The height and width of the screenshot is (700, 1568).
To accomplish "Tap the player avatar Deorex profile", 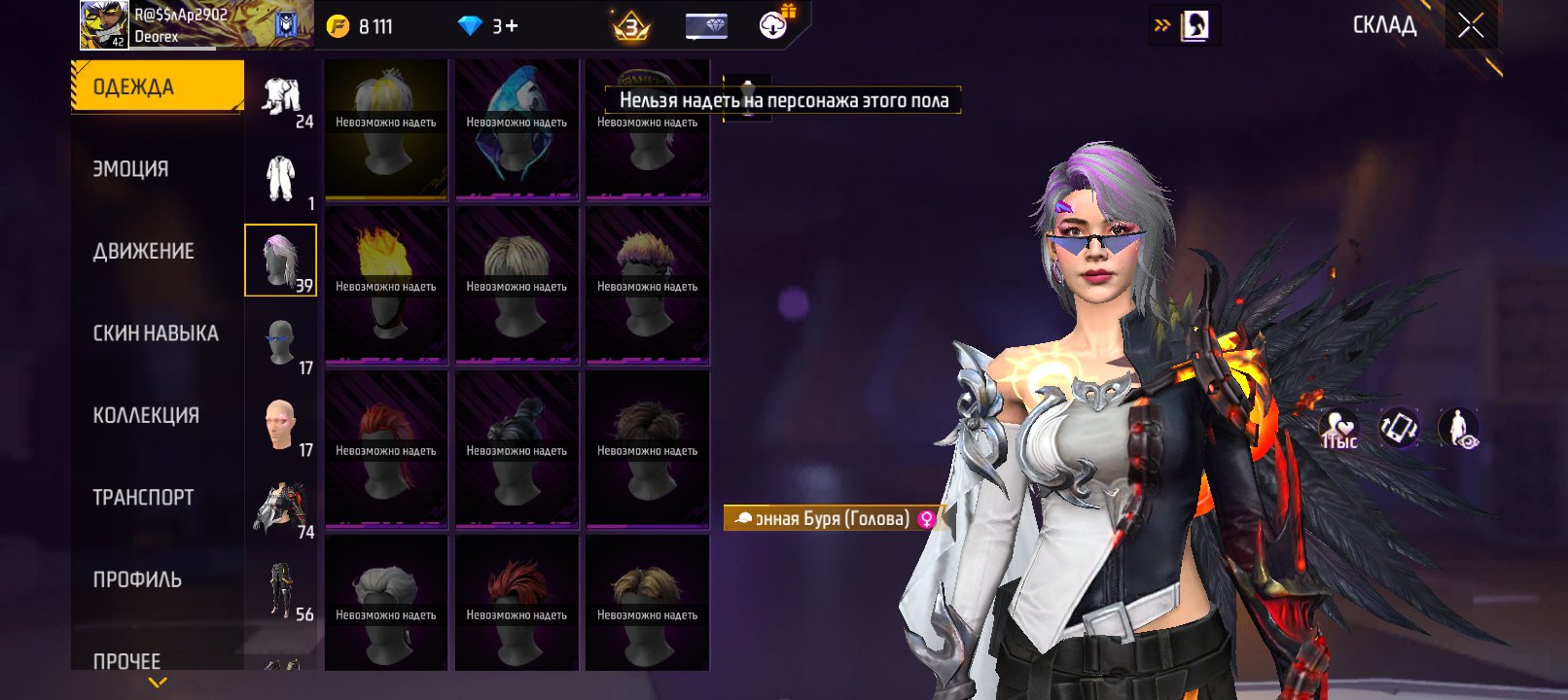I will [104, 25].
